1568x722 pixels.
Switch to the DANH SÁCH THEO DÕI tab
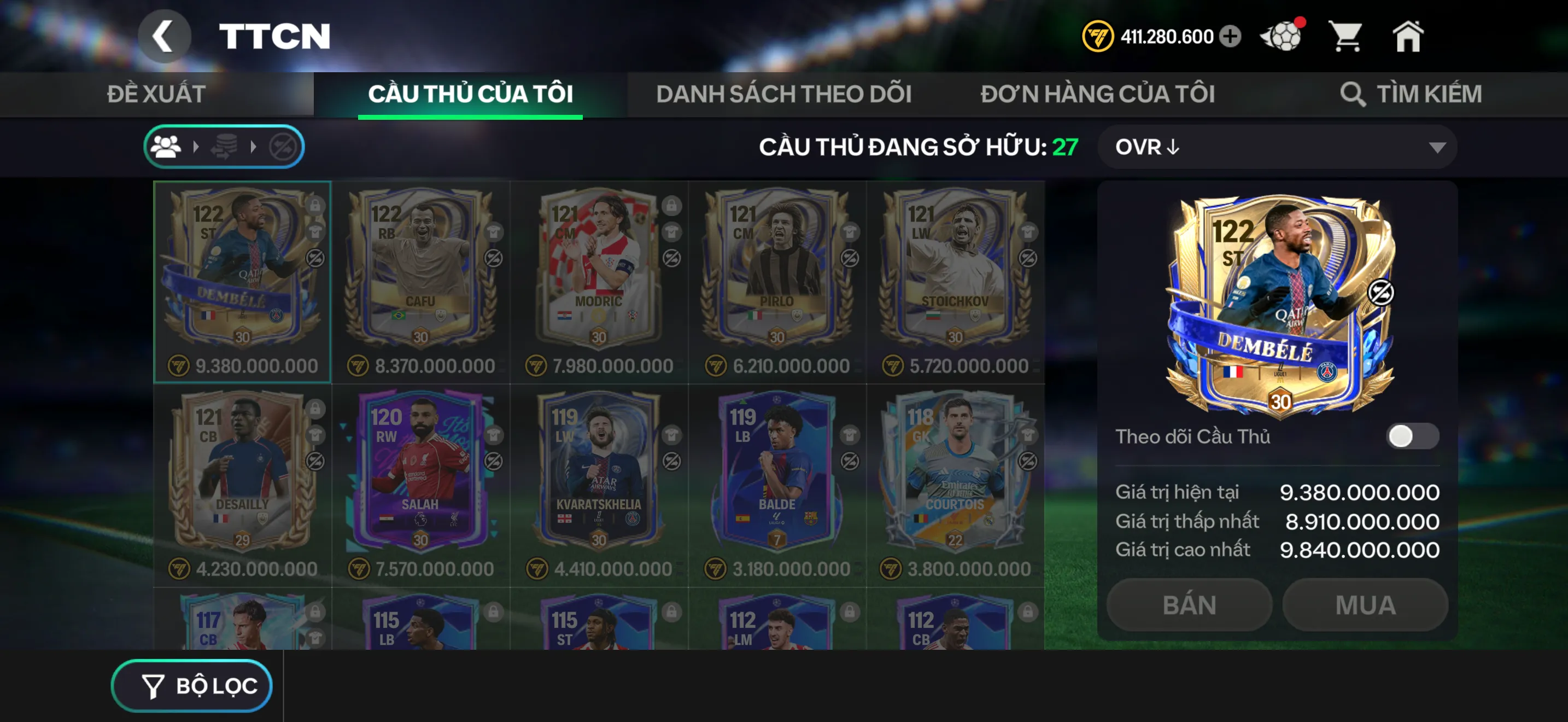tap(783, 94)
